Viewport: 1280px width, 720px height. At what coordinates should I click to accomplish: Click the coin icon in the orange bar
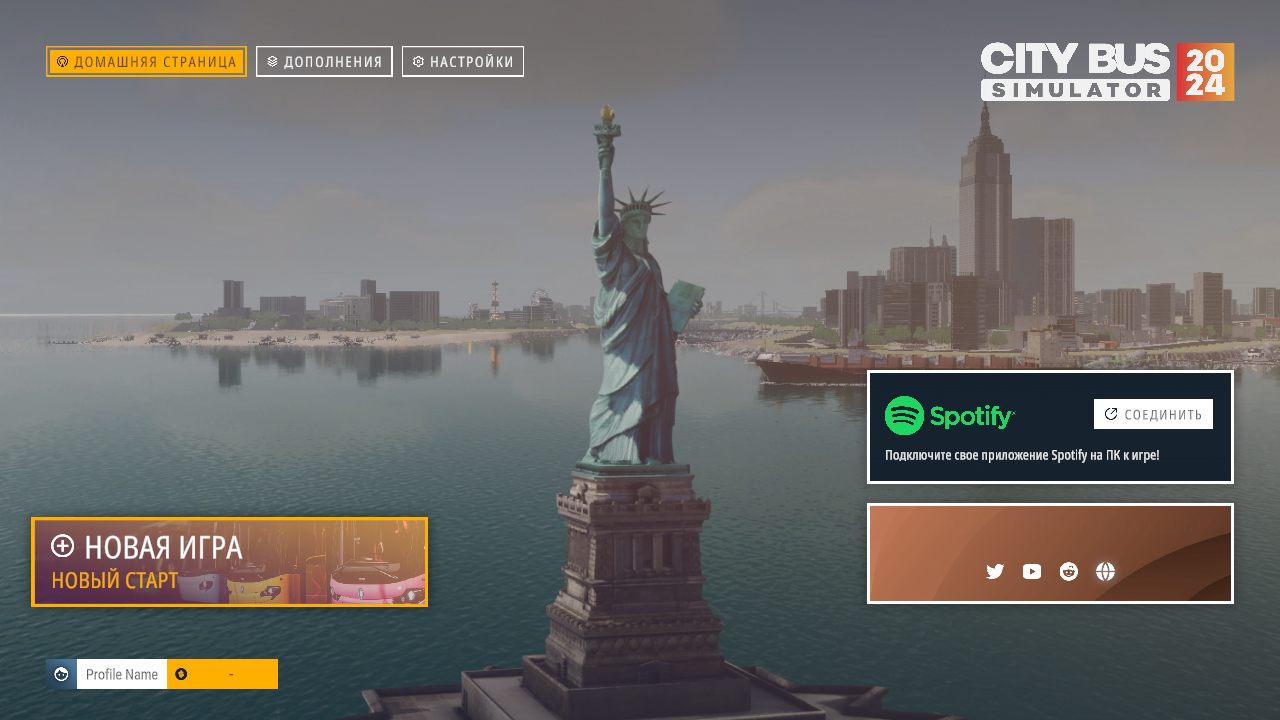click(x=181, y=673)
